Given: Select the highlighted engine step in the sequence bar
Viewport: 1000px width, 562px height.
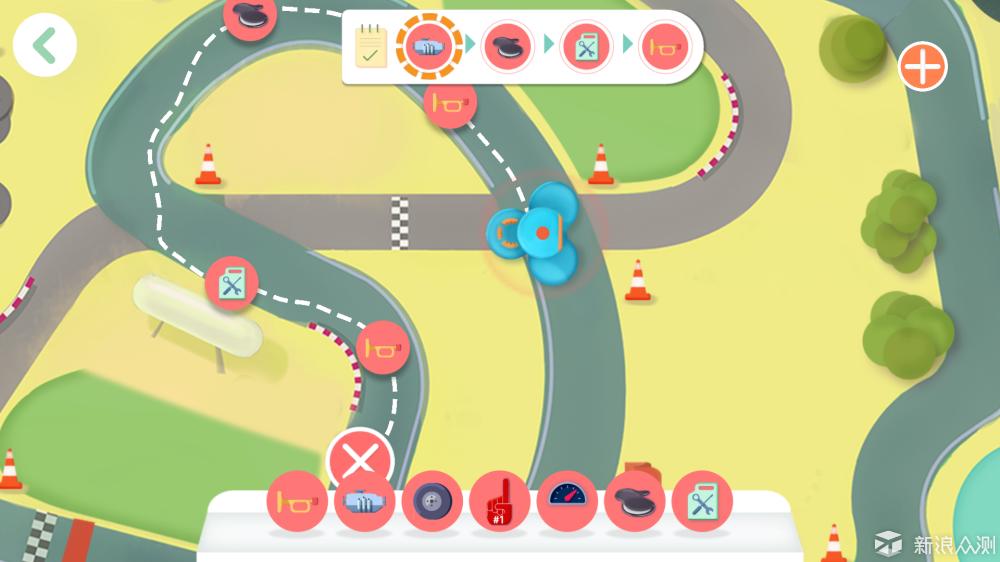Looking at the screenshot, I should [430, 46].
